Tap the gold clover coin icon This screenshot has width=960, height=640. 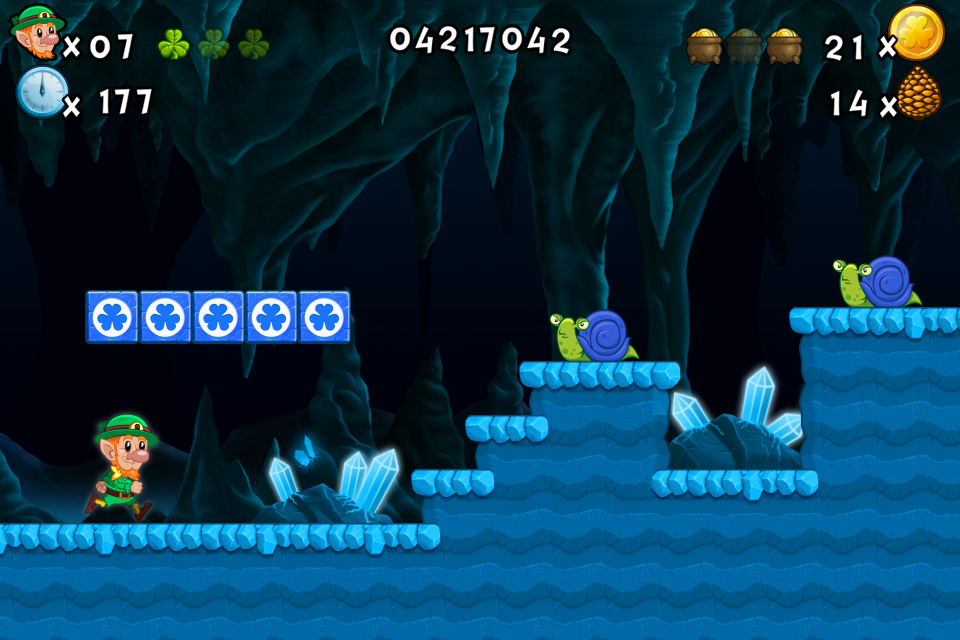pos(916,33)
